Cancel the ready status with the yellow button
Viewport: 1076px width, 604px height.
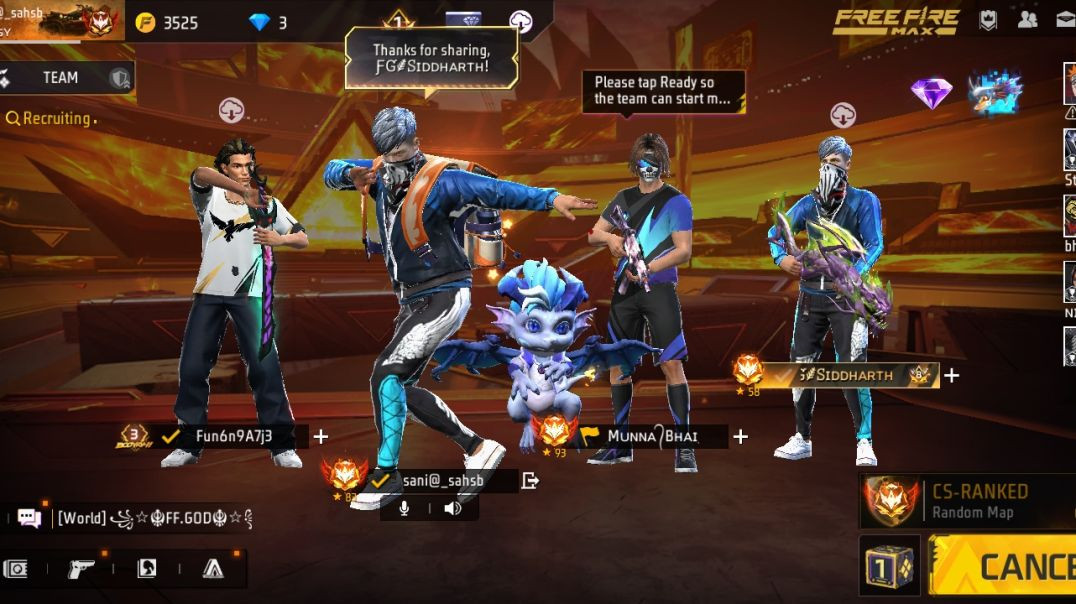(x=1004, y=567)
